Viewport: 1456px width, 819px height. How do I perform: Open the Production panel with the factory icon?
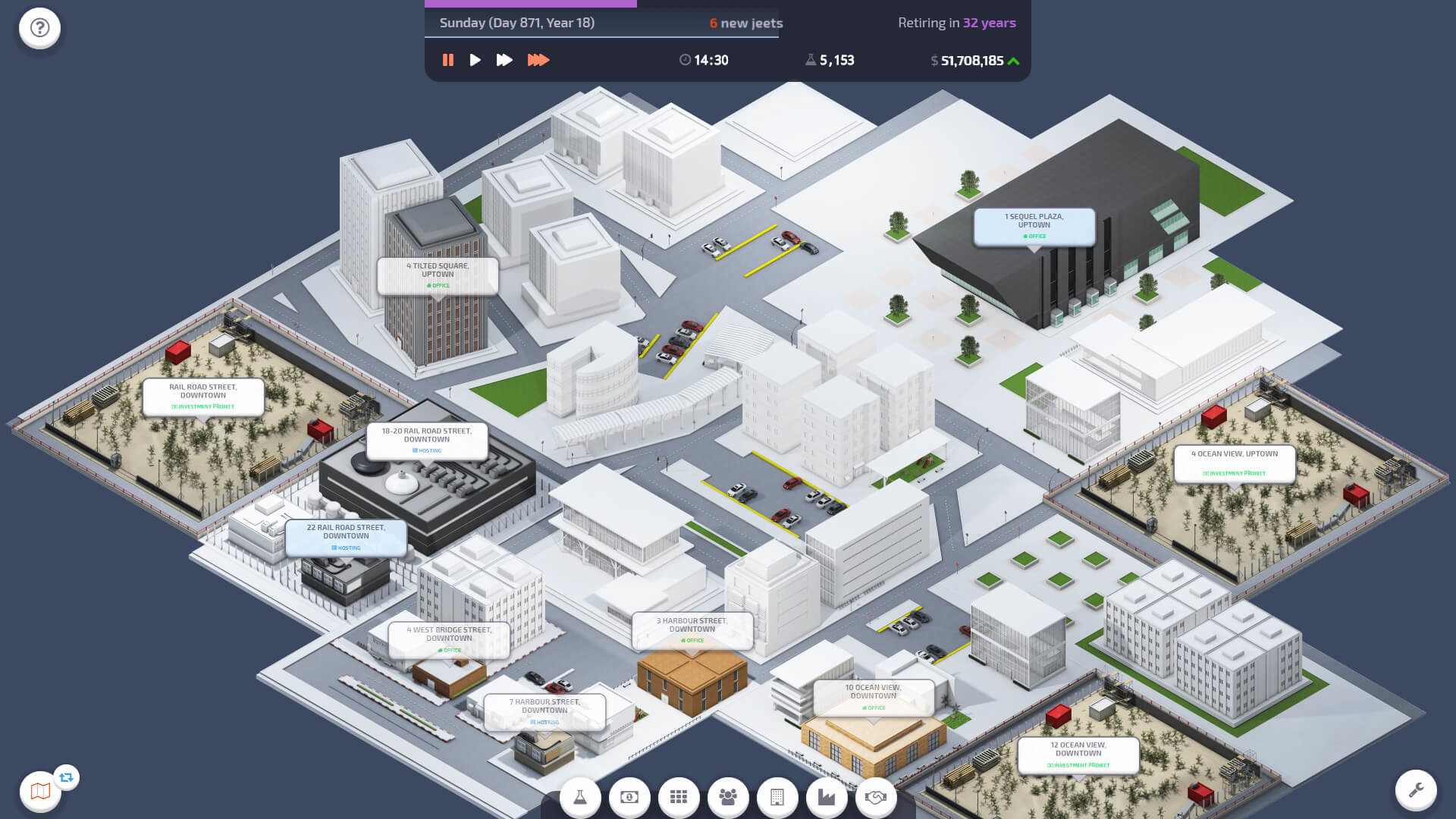[827, 797]
